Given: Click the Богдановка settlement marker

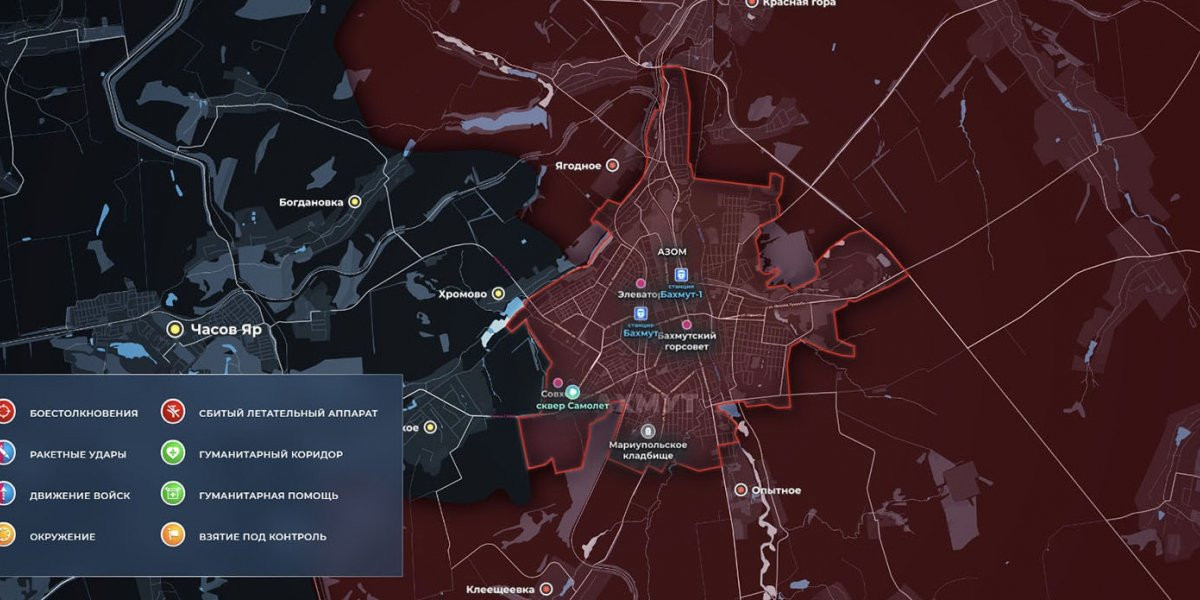Looking at the screenshot, I should (x=354, y=201).
